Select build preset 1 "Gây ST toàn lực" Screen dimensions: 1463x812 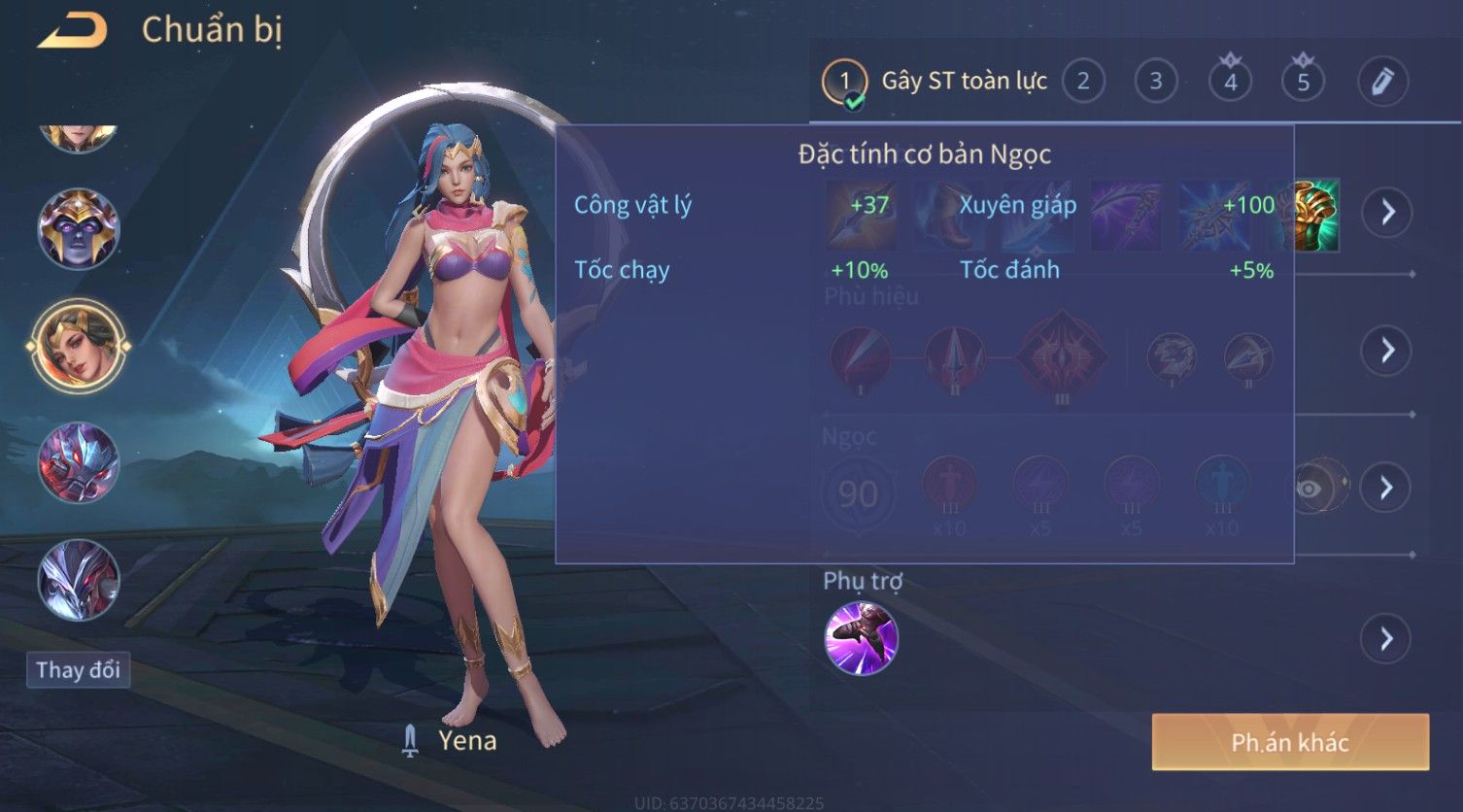[844, 82]
